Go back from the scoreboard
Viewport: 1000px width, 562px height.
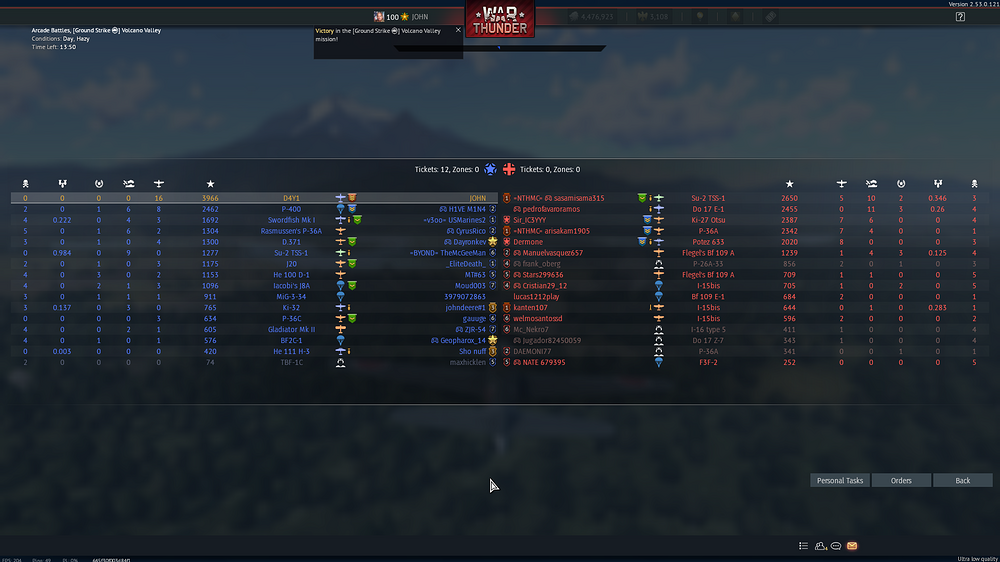pos(962,481)
